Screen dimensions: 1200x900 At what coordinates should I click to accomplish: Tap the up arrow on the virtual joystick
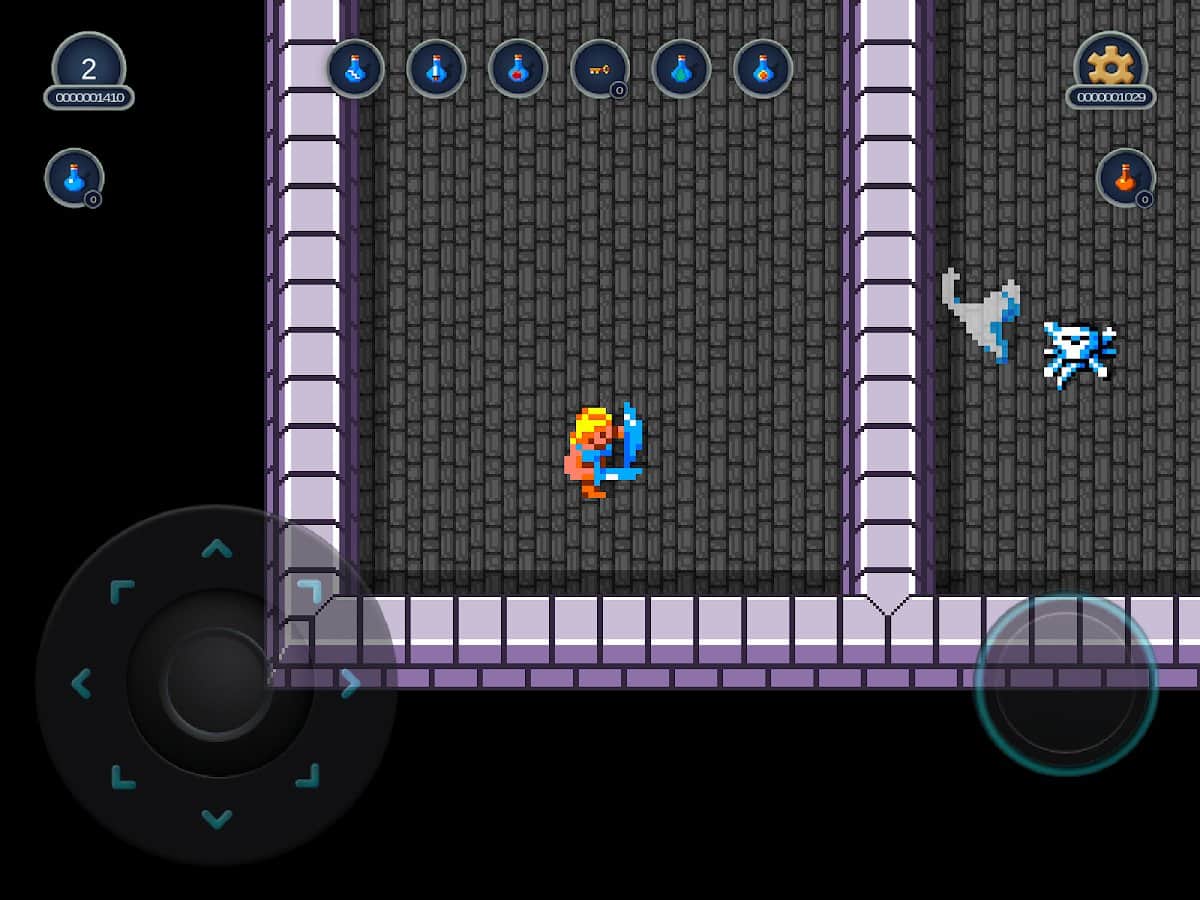pos(216,548)
